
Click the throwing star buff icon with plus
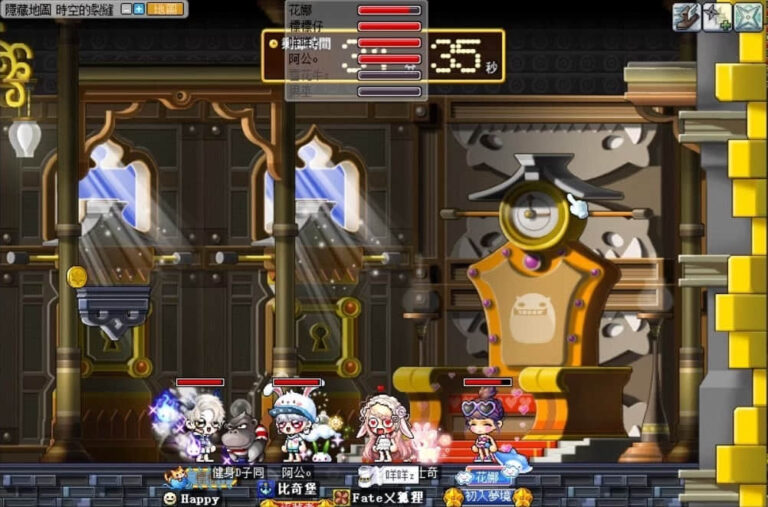point(717,17)
